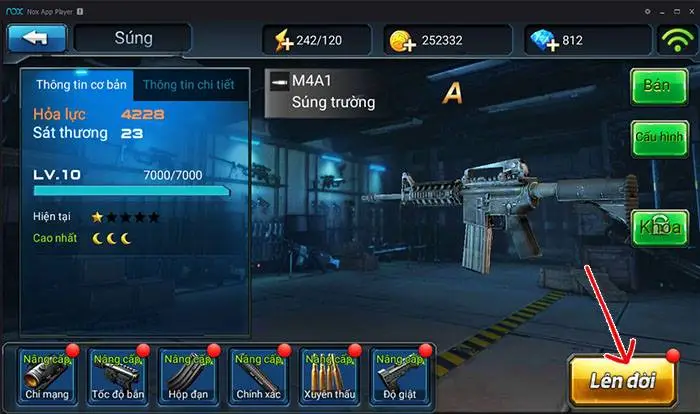
Task: Close the Nox App Player window
Action: pyautogui.click(x=689, y=10)
